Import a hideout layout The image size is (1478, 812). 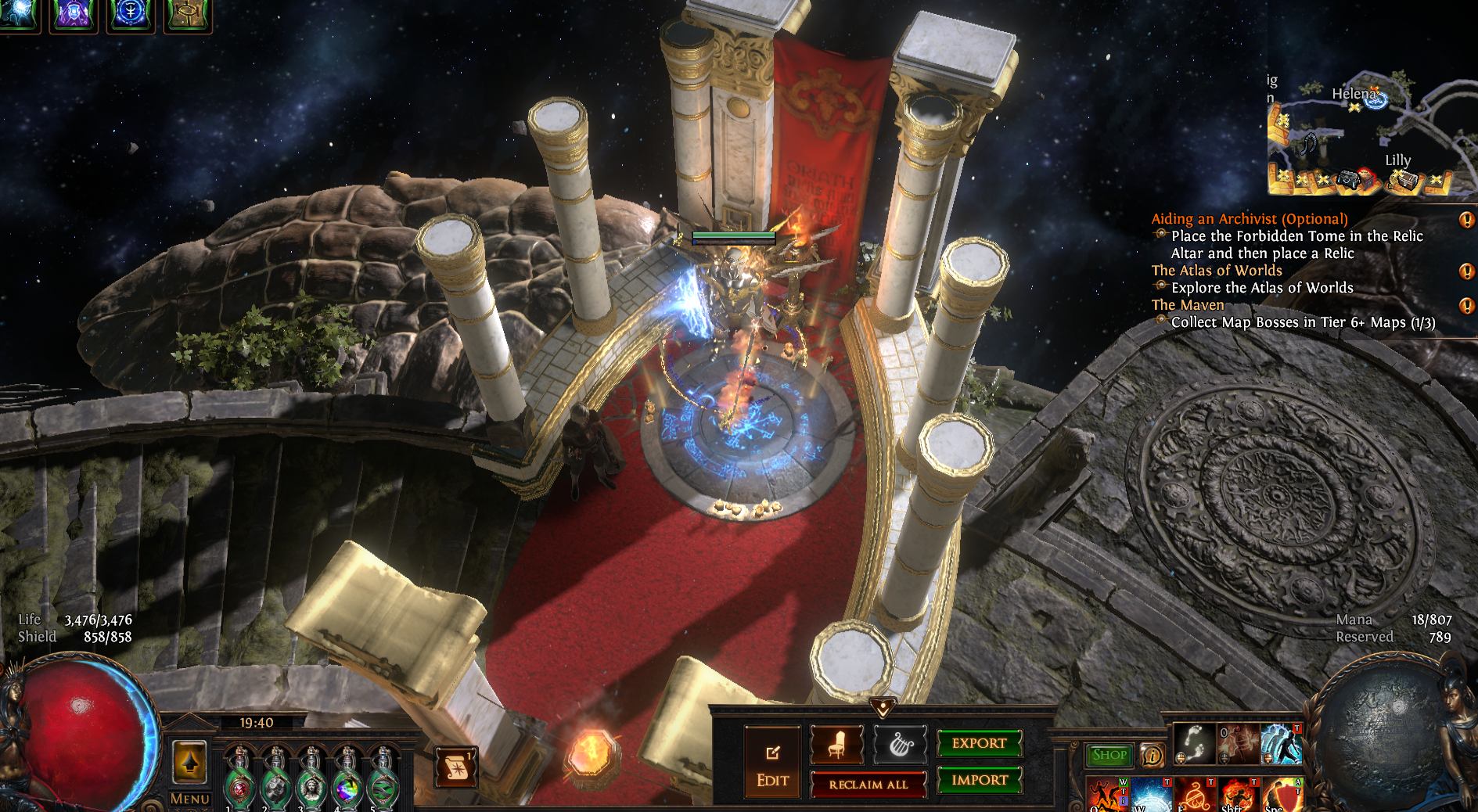(x=979, y=780)
